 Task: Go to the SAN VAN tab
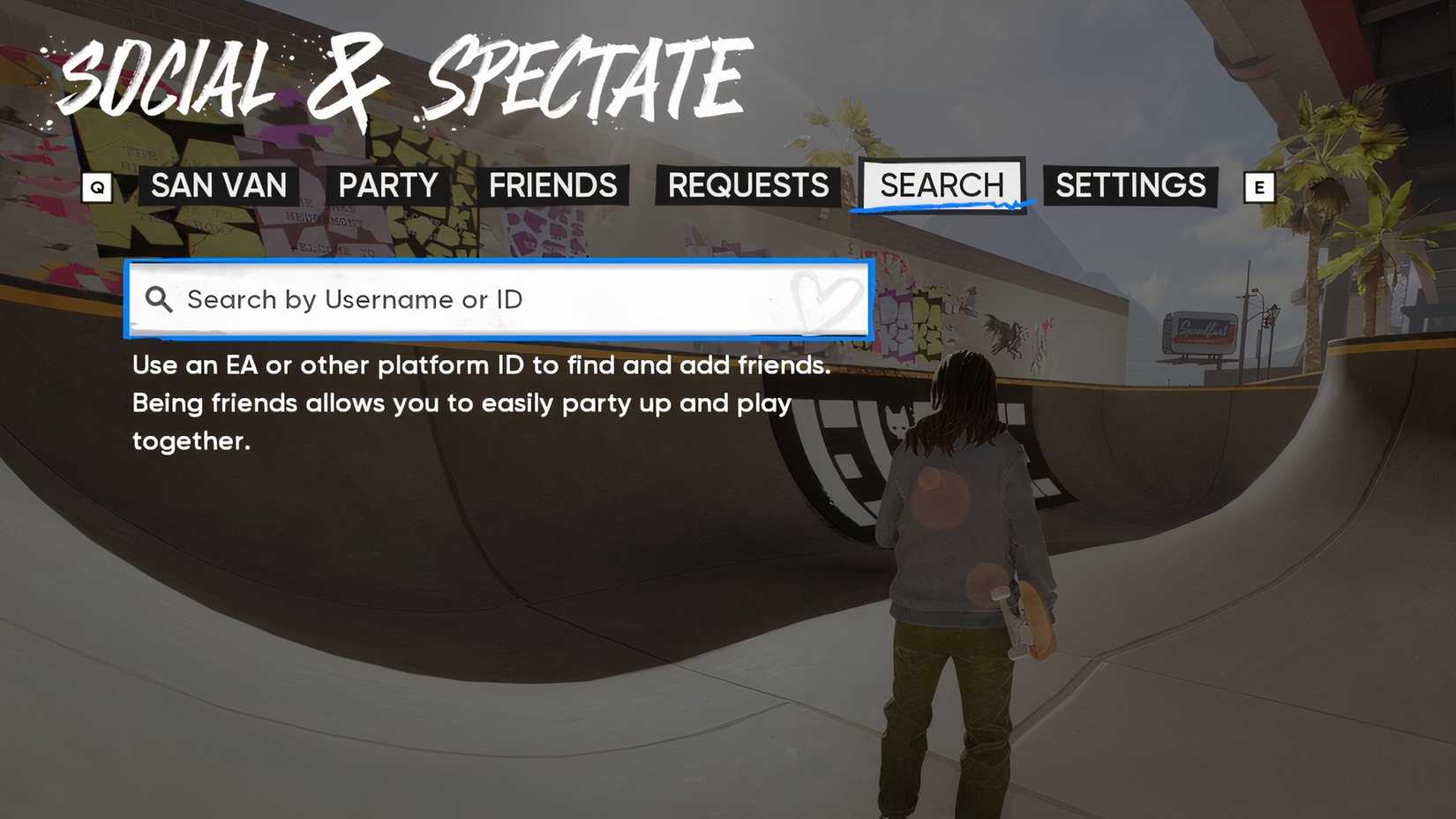(219, 186)
